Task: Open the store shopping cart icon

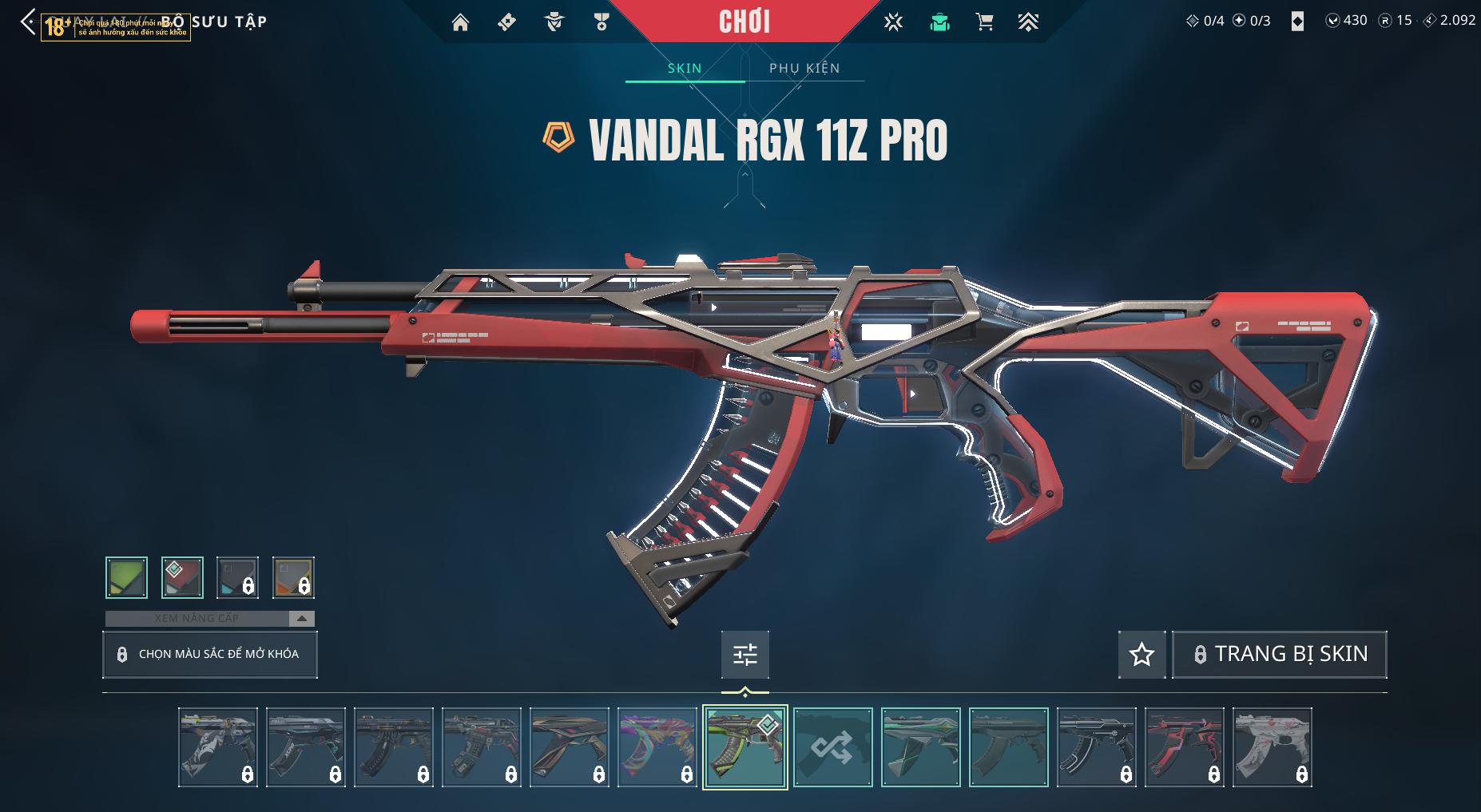Action: coord(984,22)
